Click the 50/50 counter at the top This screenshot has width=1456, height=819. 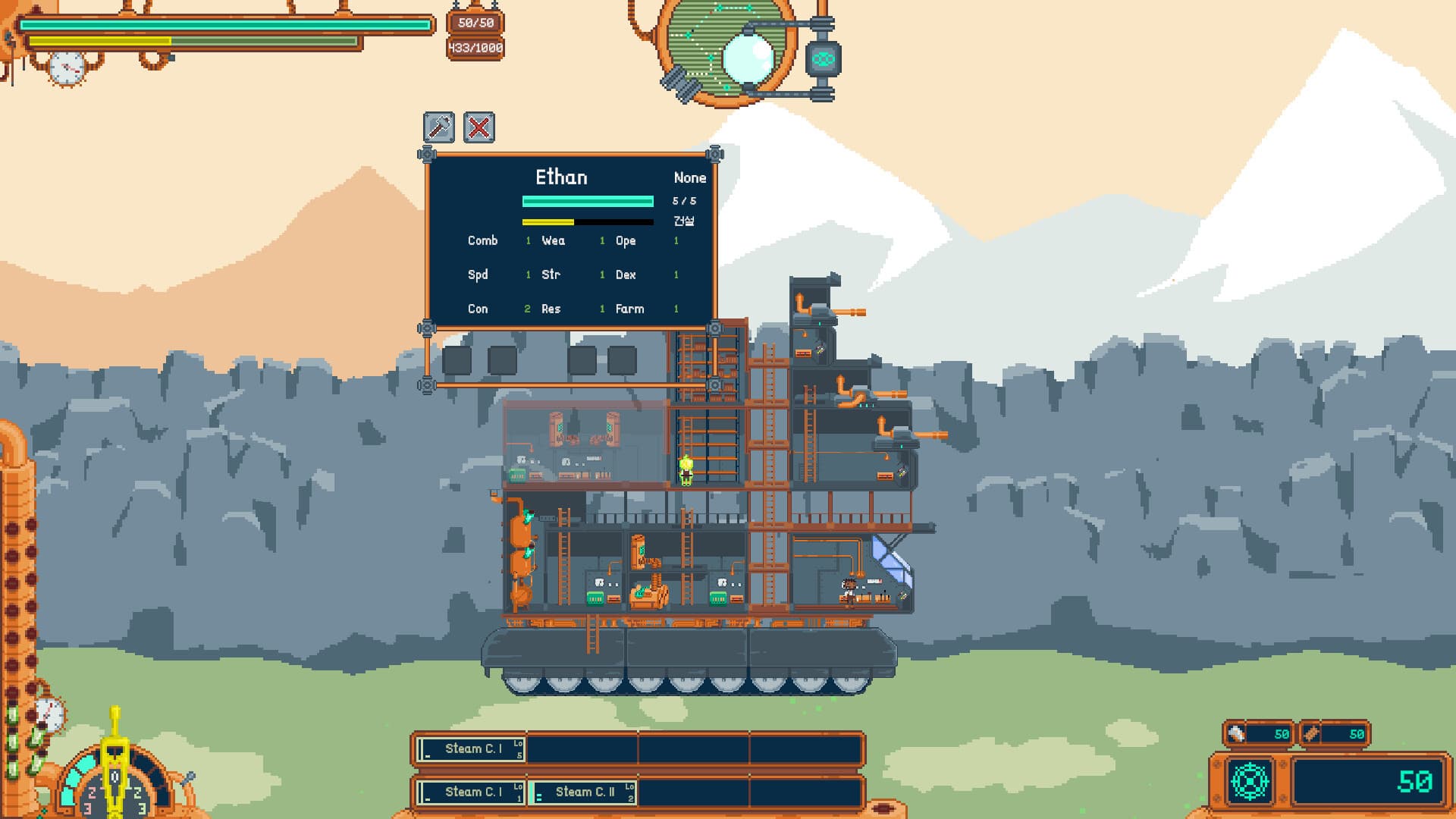(x=475, y=24)
